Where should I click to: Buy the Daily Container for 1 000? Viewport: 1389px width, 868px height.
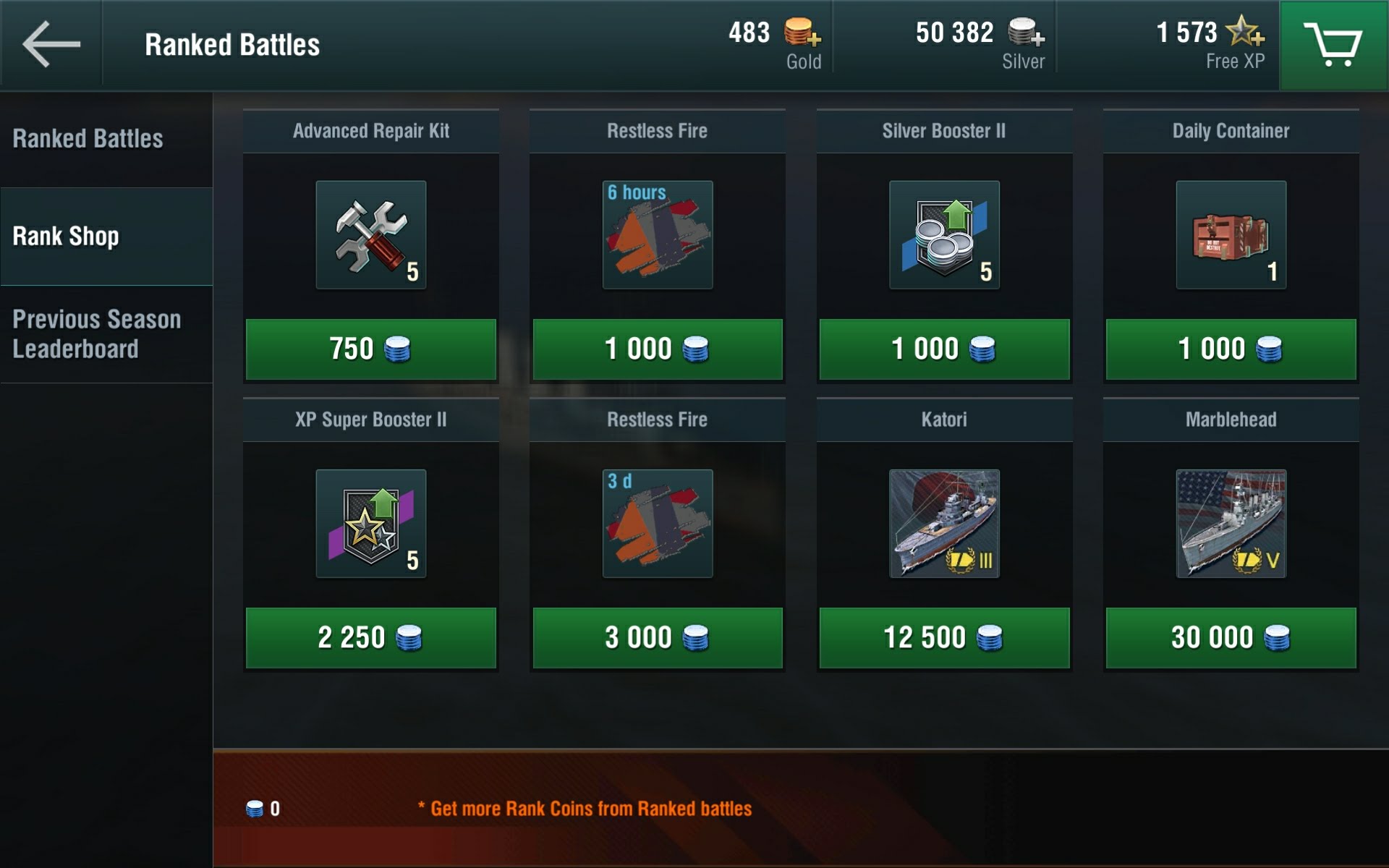[x=1231, y=349]
